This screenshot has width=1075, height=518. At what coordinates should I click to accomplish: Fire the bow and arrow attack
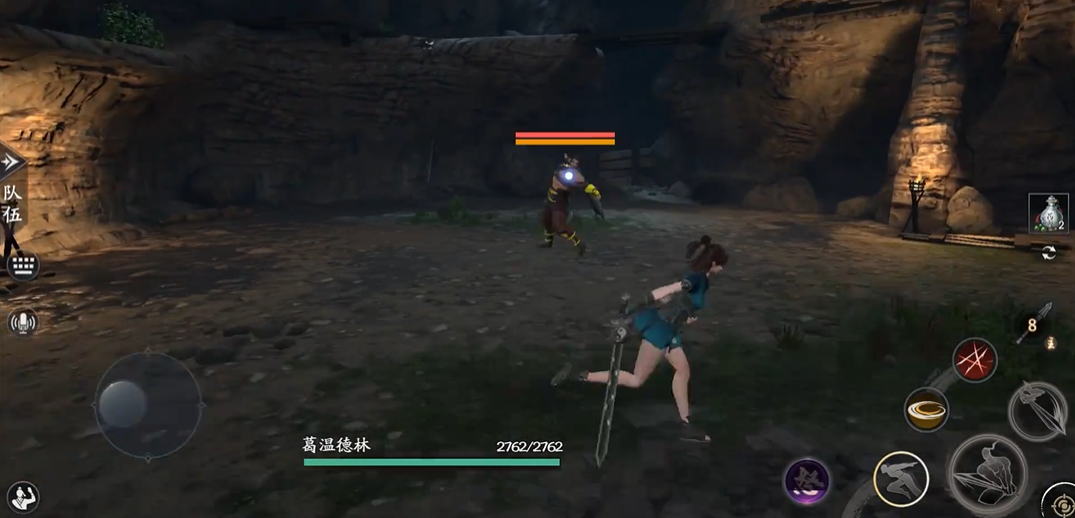coord(1037,410)
